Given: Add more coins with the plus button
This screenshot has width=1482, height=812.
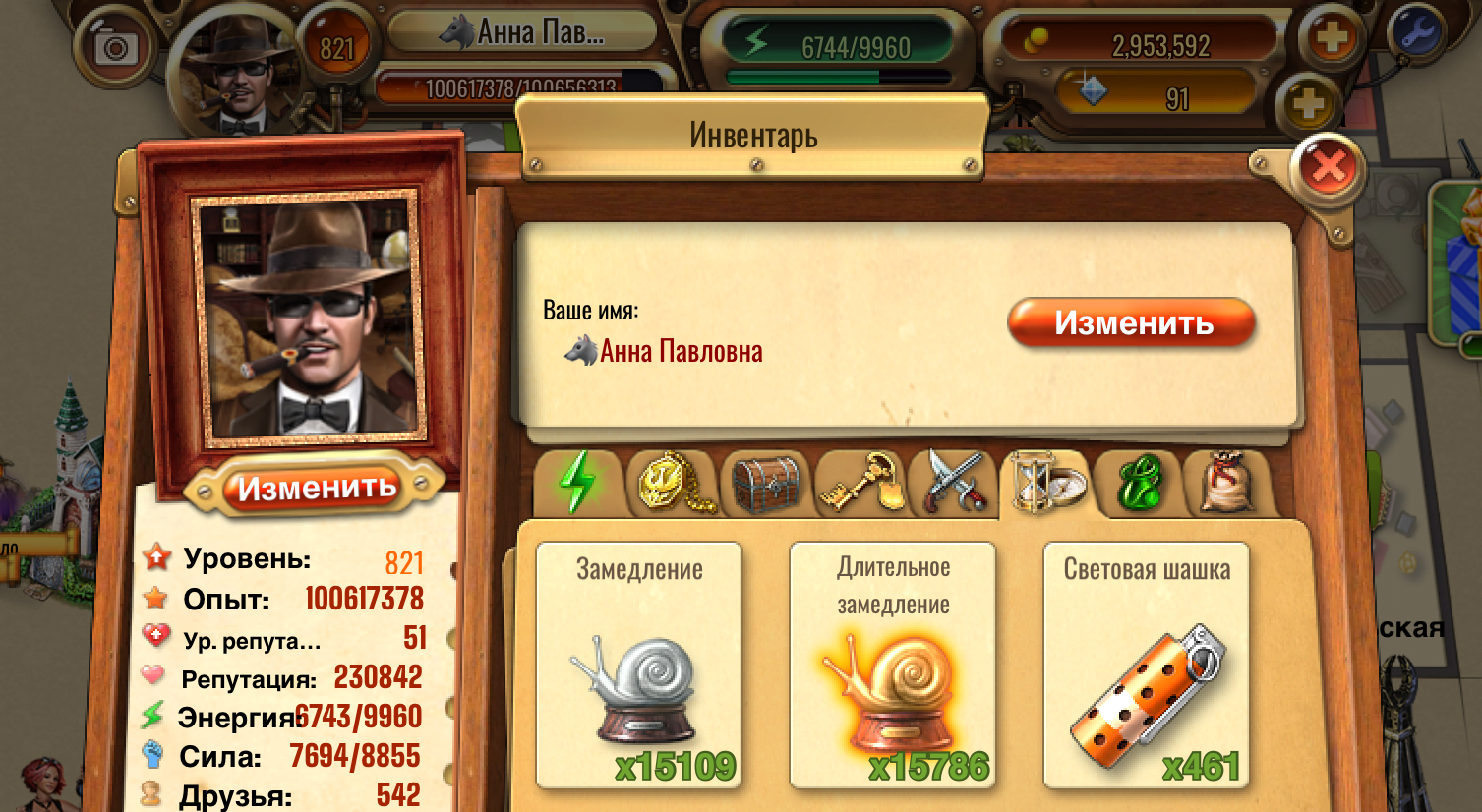Looking at the screenshot, I should (x=1331, y=39).
